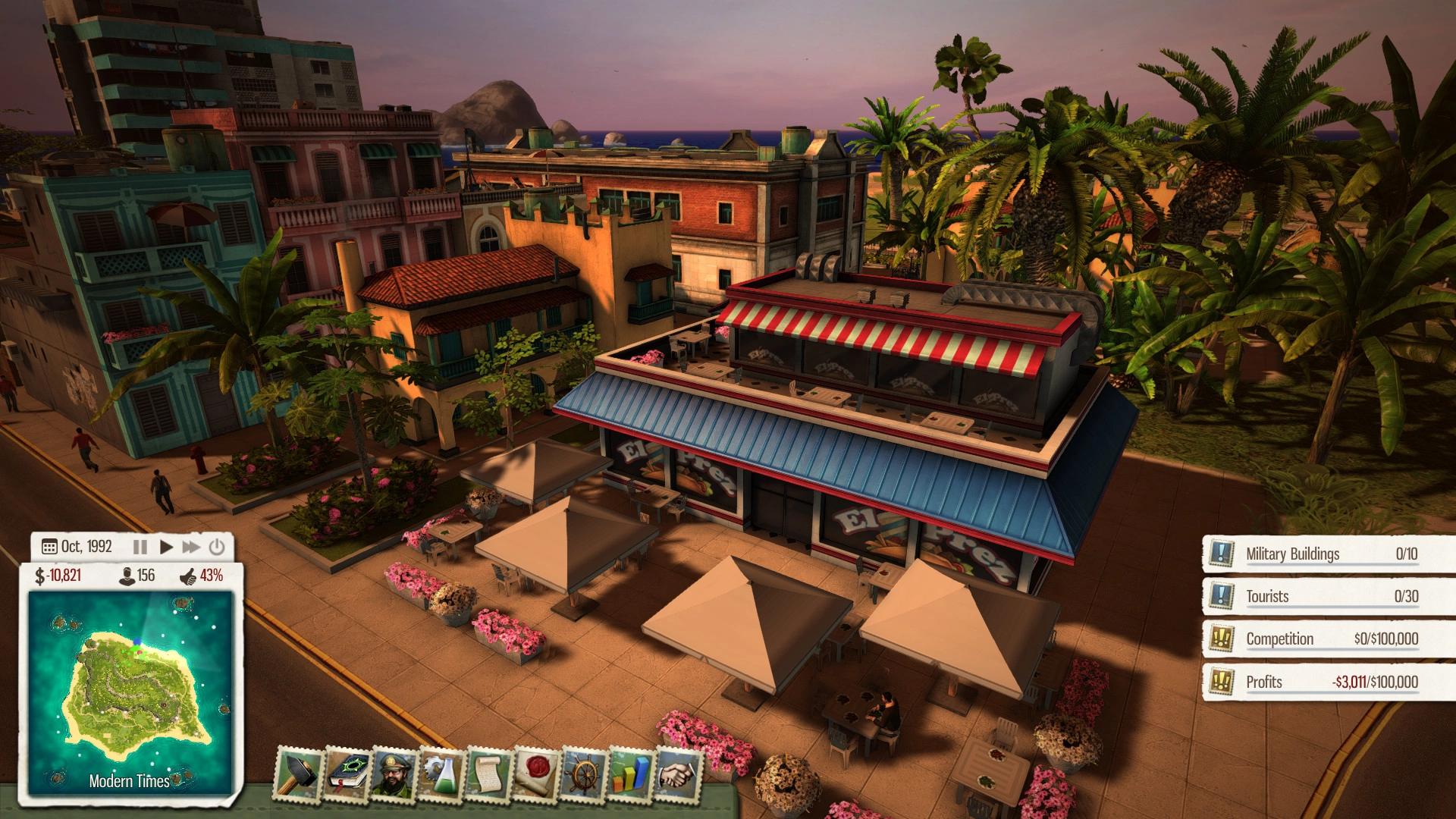
Task: Open the power button menu
Action: tap(216, 546)
